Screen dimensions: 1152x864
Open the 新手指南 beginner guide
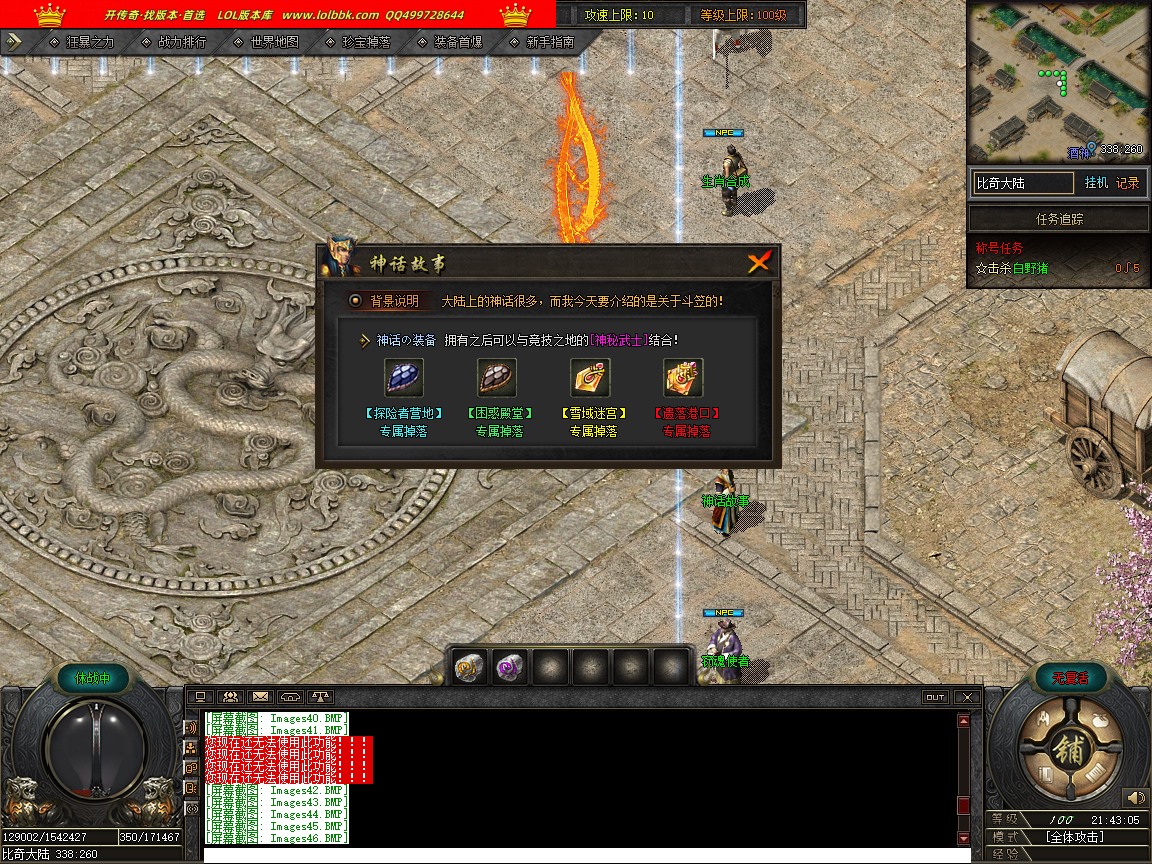pyautogui.click(x=550, y=42)
